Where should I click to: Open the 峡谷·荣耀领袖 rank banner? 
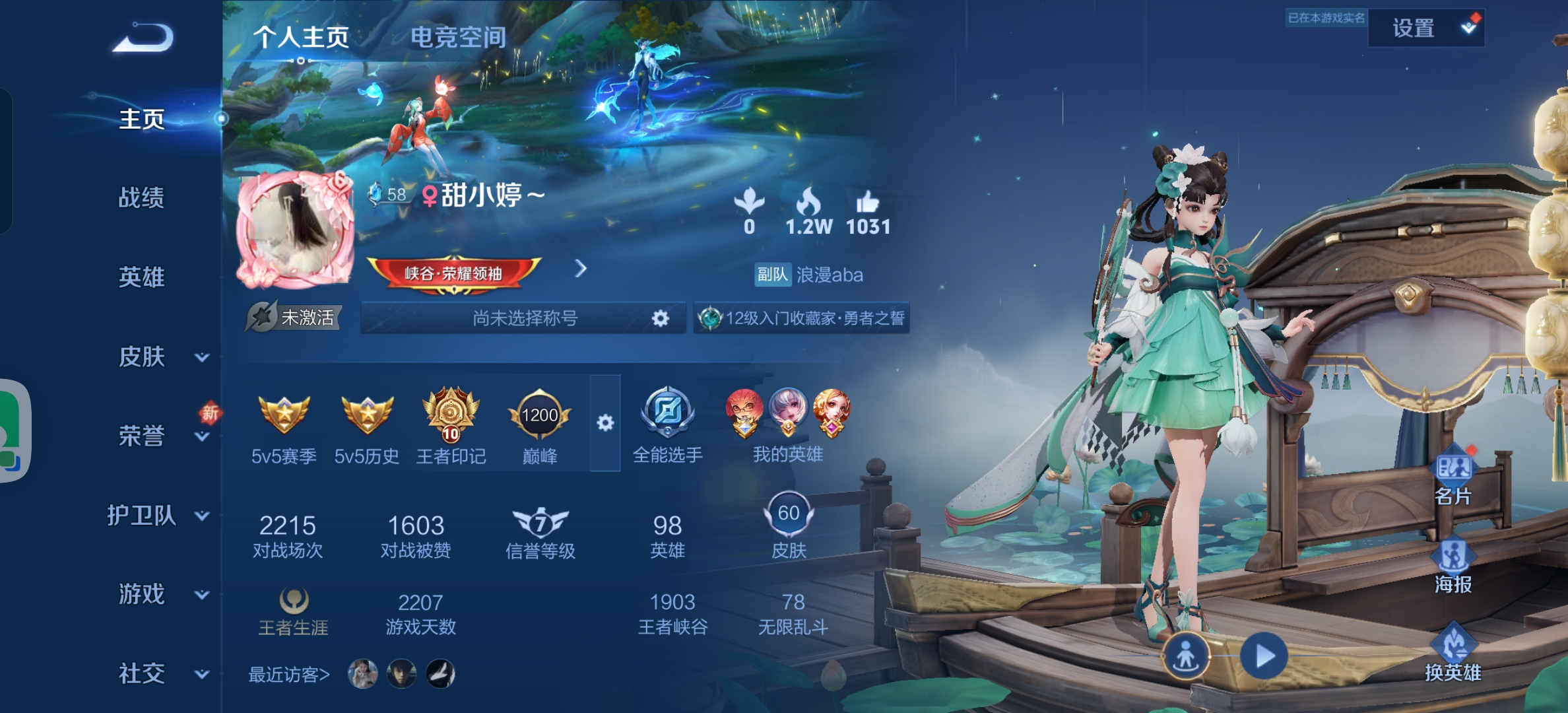click(x=454, y=273)
